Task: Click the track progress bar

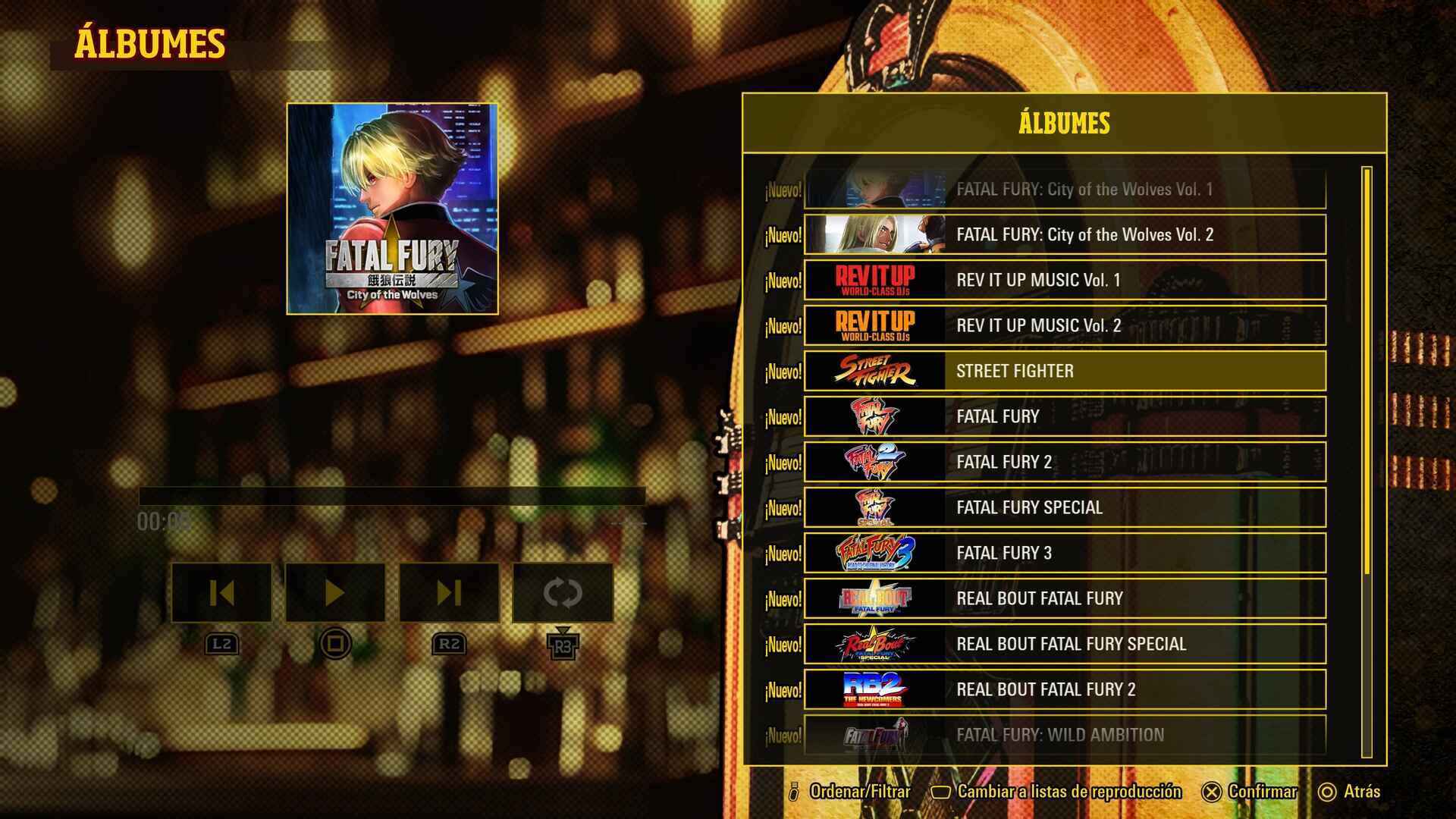Action: coord(391,497)
